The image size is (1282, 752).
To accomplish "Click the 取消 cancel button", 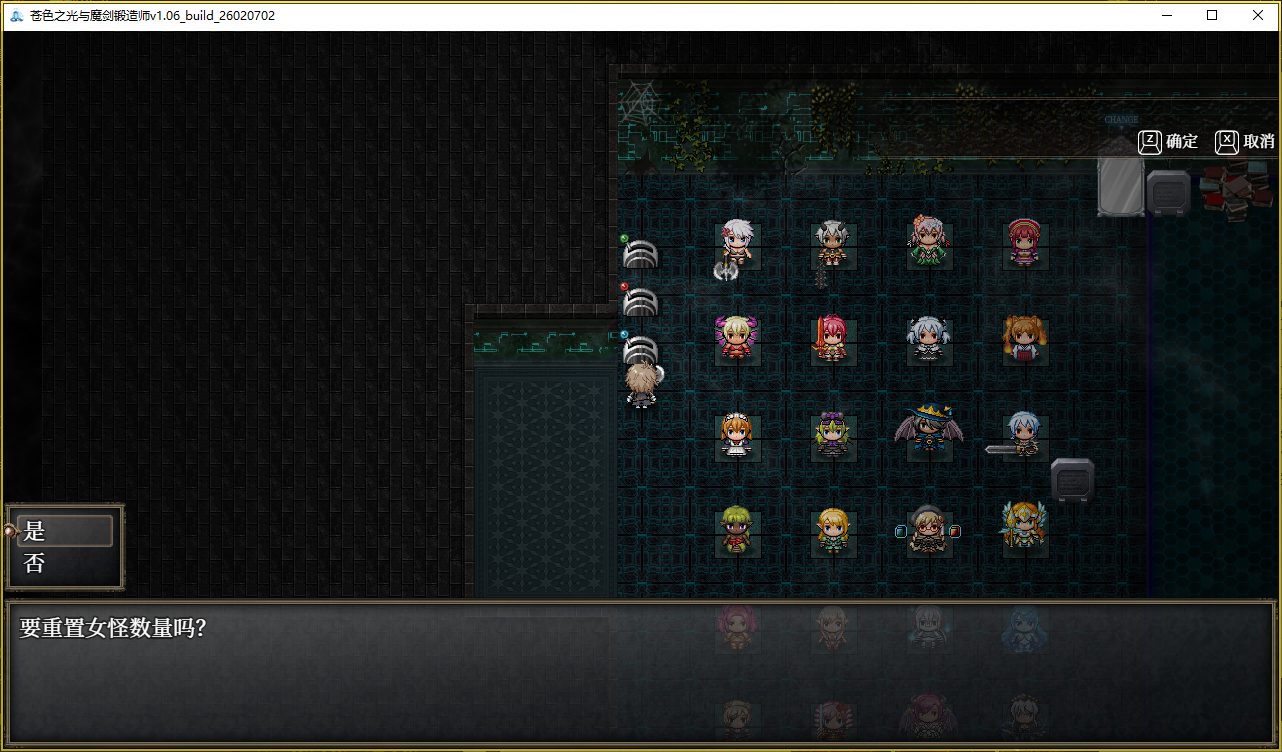I will [1246, 142].
